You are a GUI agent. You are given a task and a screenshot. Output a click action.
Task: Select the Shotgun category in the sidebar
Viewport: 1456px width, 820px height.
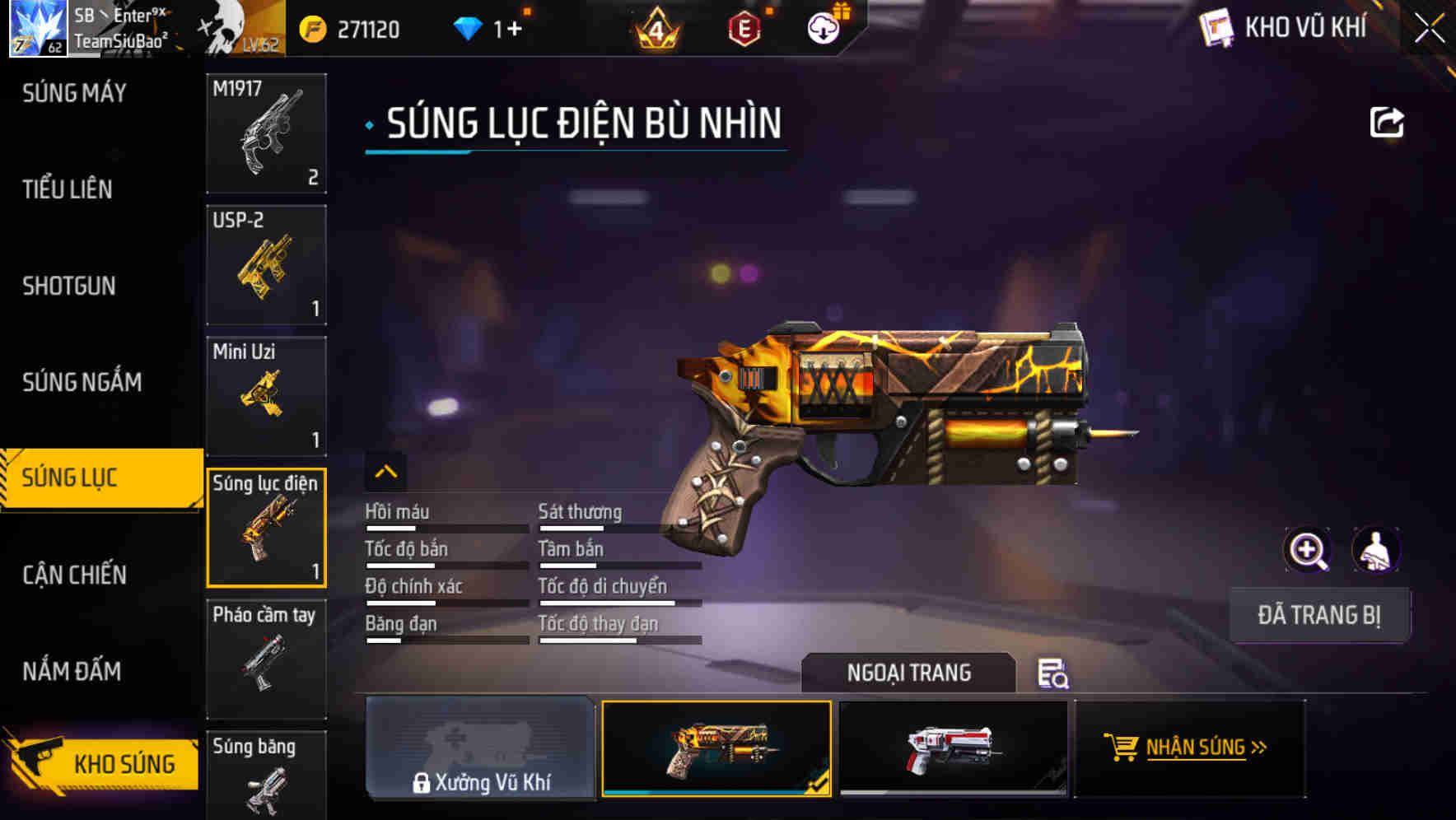(70, 286)
